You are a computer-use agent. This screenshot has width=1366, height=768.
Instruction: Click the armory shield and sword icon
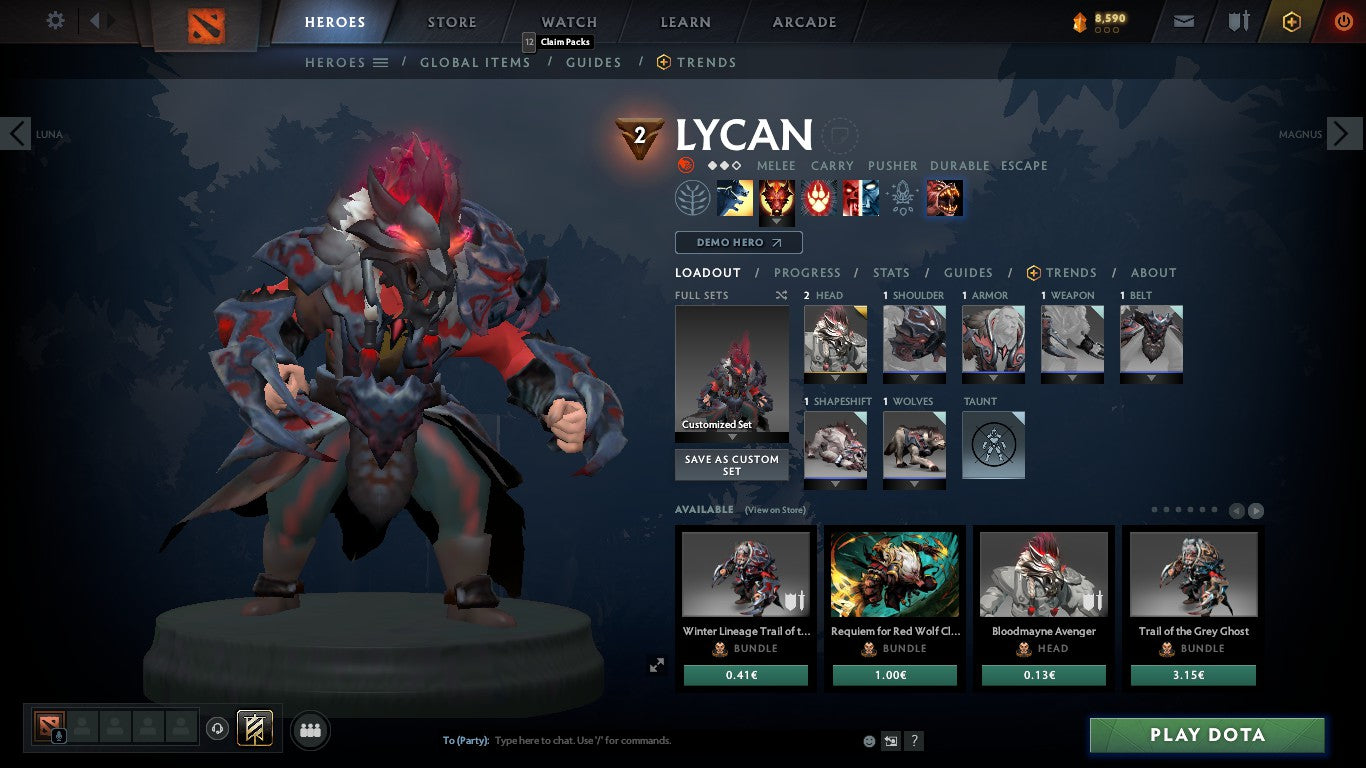(x=1240, y=20)
